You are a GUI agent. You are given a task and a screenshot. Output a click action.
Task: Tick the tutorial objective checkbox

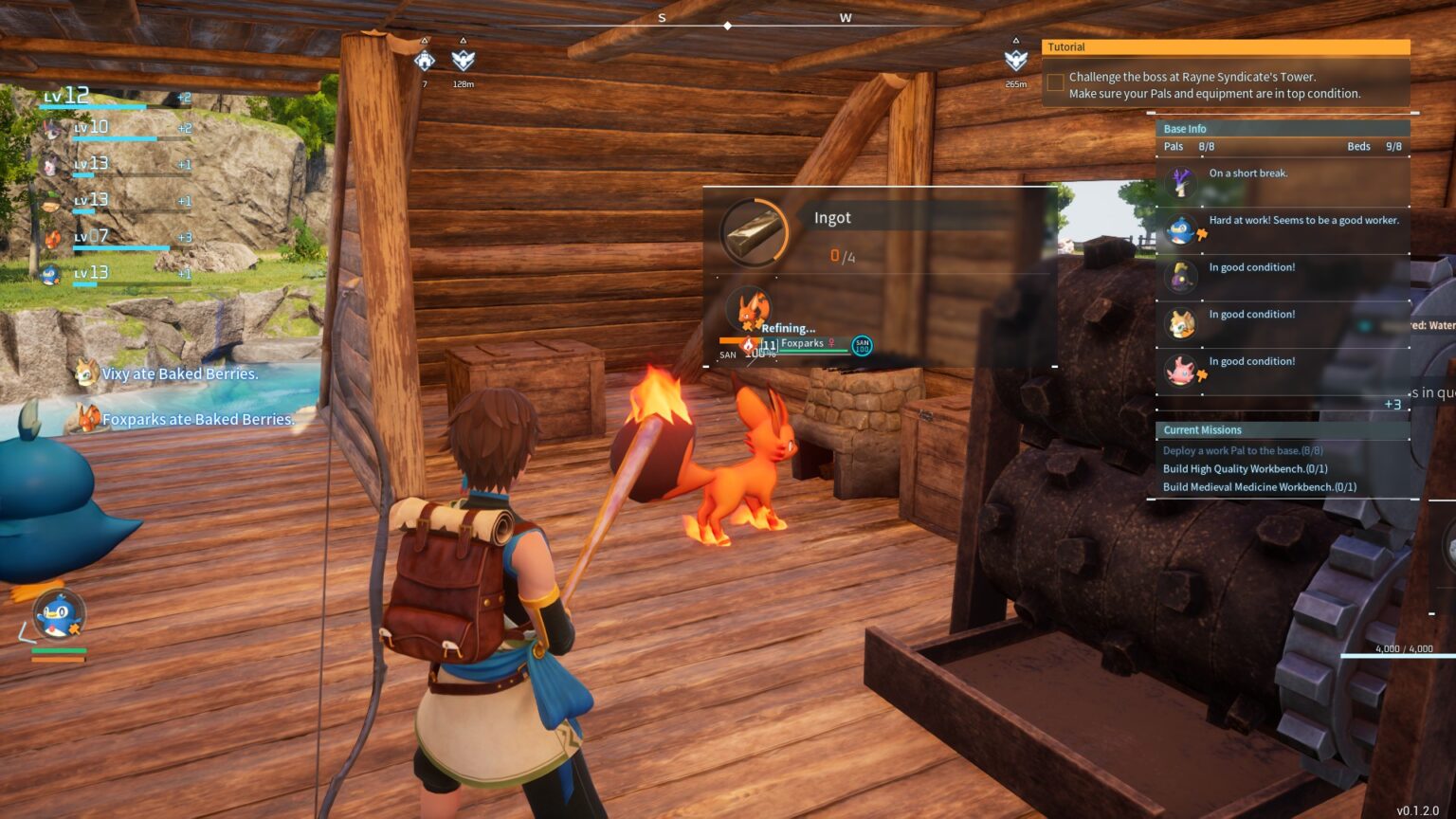tap(1055, 84)
